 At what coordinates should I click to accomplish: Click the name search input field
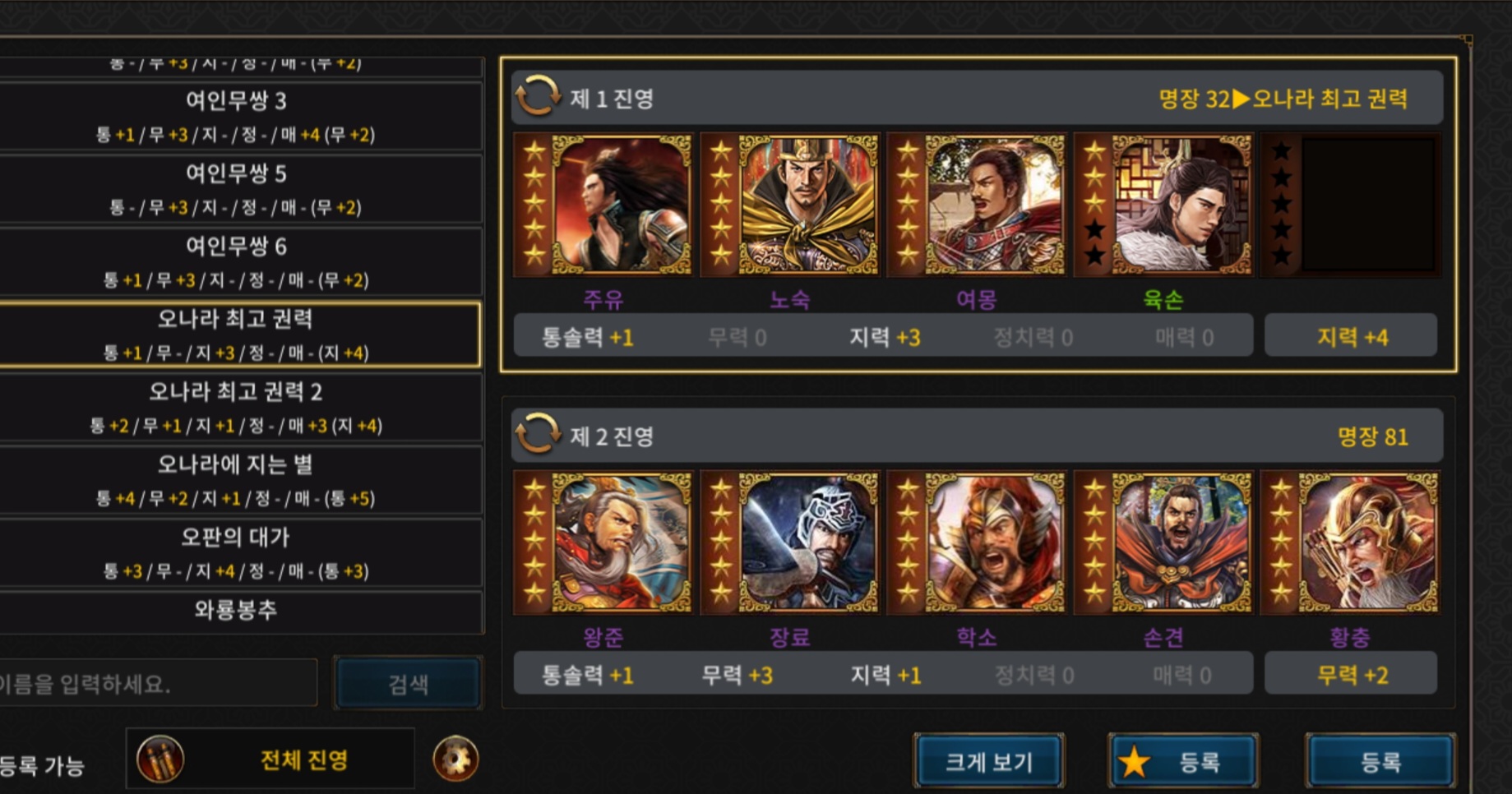point(156,683)
